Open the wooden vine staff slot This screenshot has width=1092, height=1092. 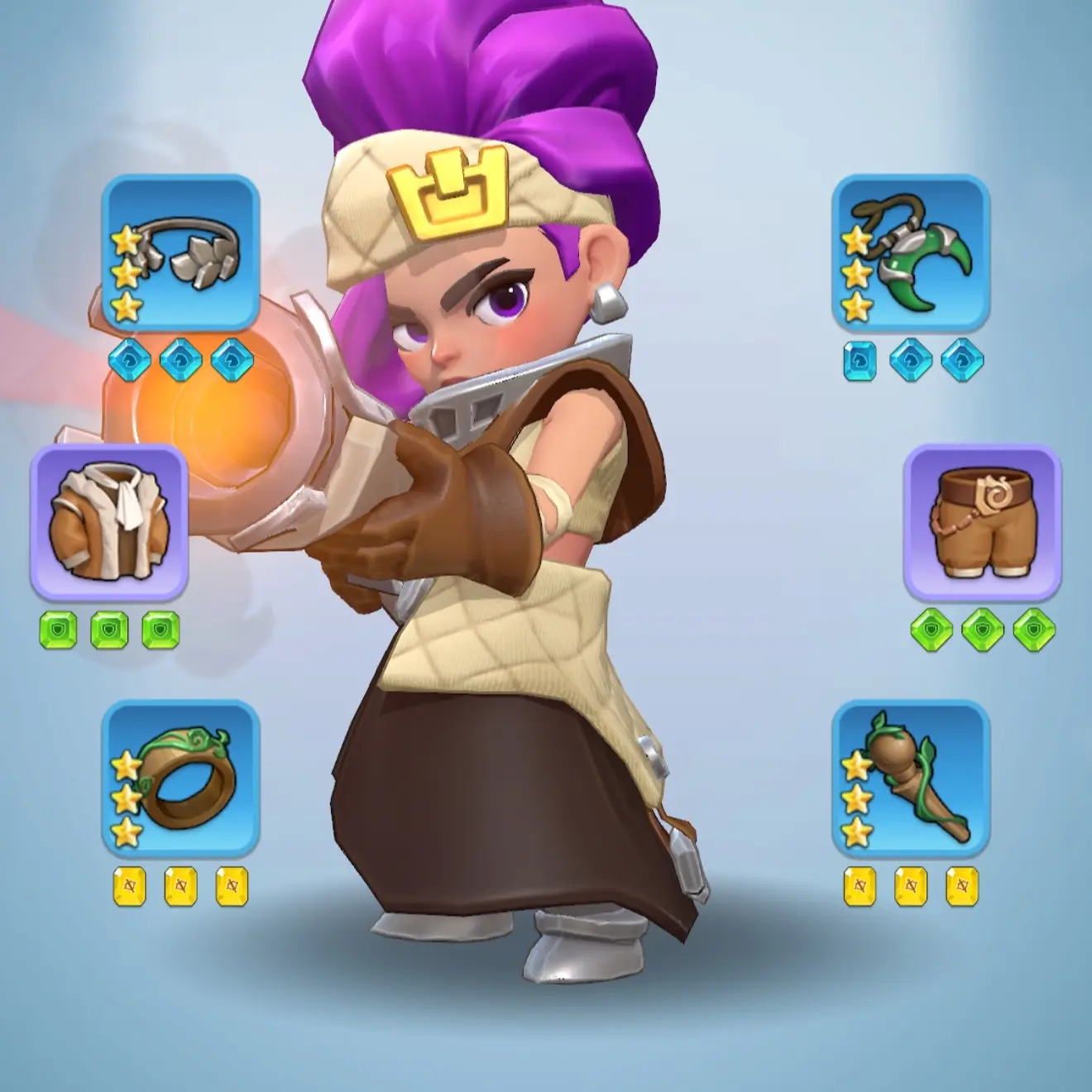[910, 779]
